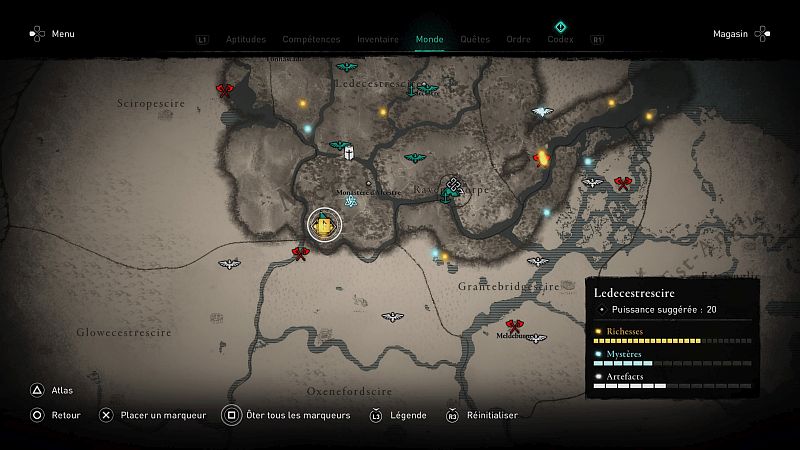This screenshot has height=450, width=800.
Task: Switch to the Codex tab
Action: coord(560,40)
